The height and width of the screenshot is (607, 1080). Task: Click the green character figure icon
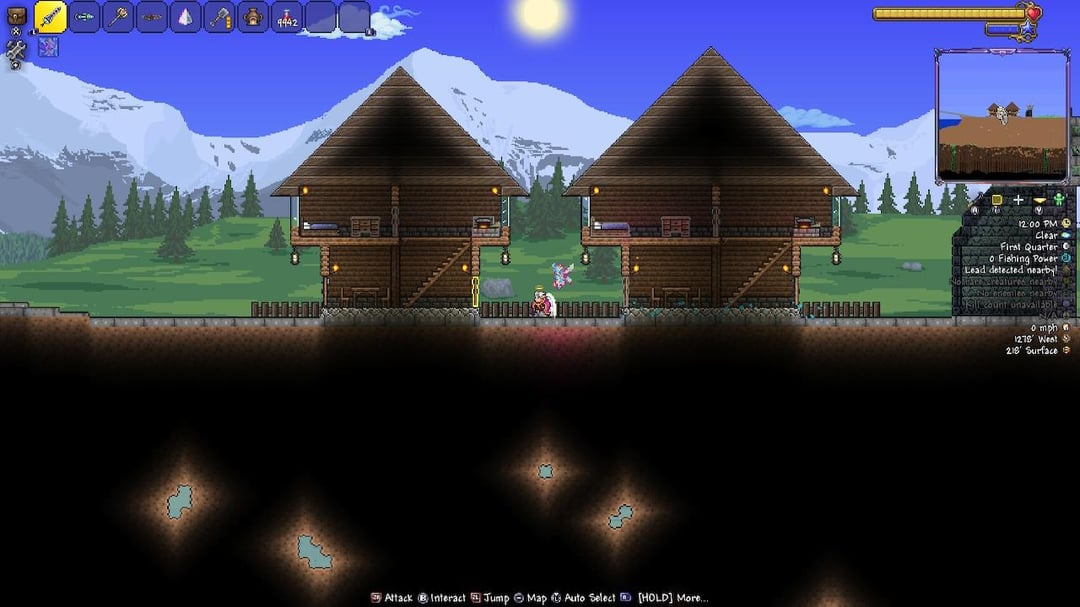pyautogui.click(x=1059, y=201)
